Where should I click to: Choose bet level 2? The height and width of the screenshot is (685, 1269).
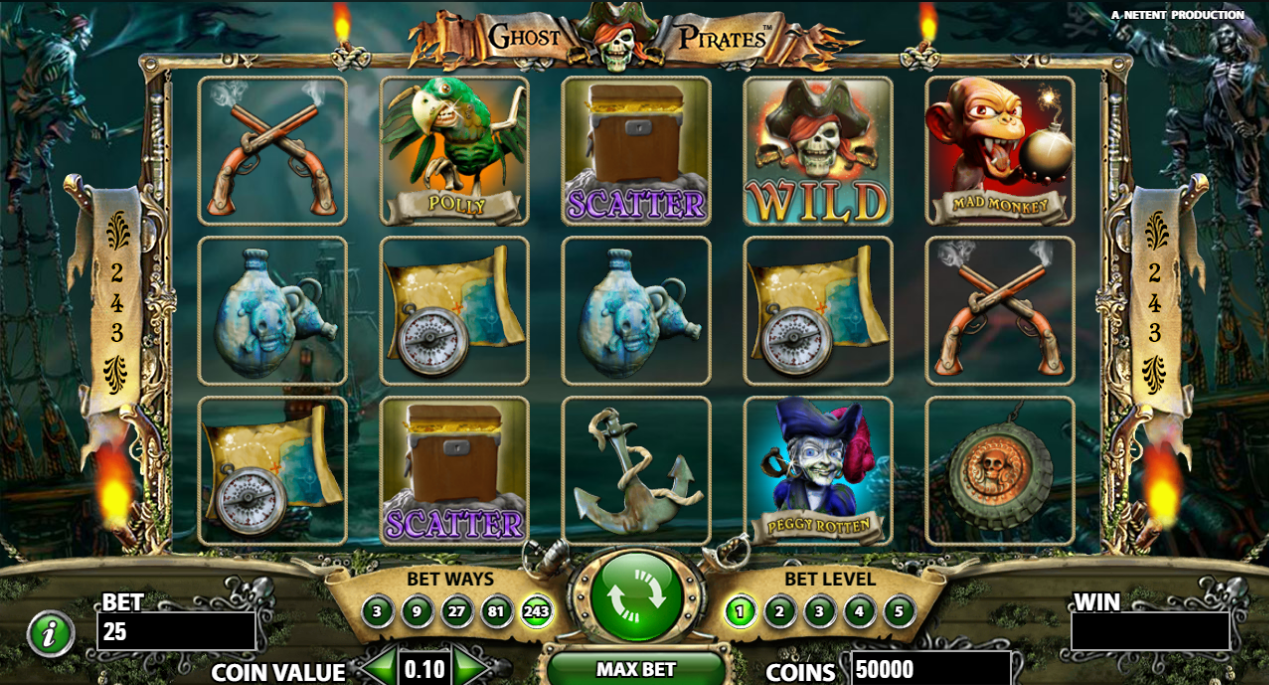pyautogui.click(x=780, y=611)
